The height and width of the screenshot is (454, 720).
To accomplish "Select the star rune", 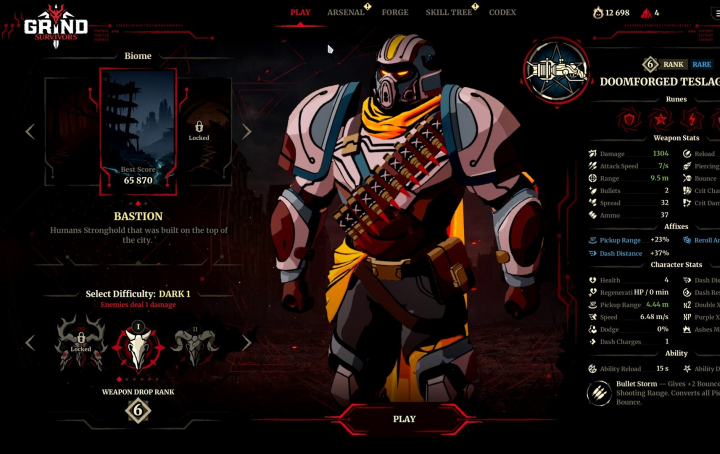I will click(659, 120).
